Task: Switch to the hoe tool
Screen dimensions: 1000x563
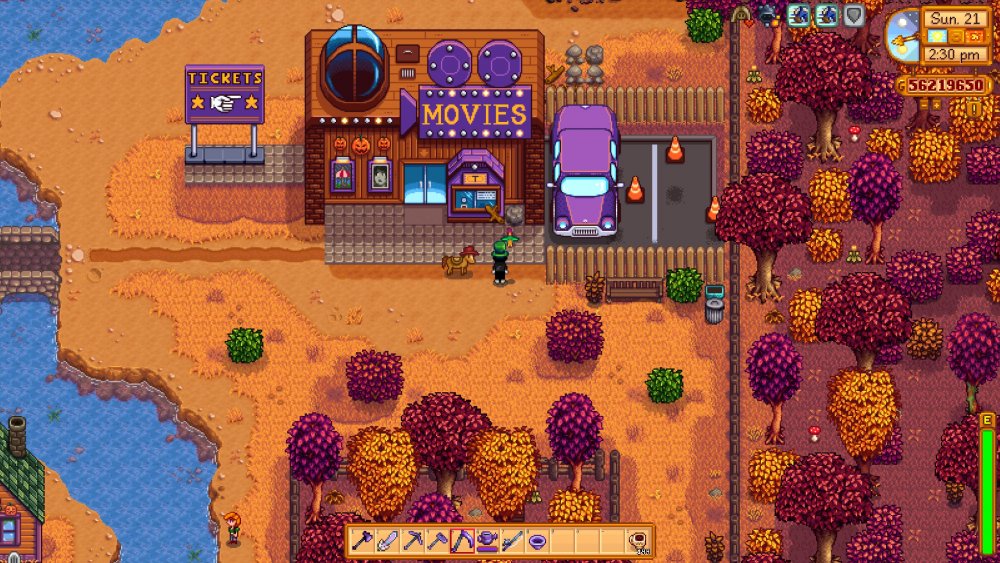Action: coord(437,541)
